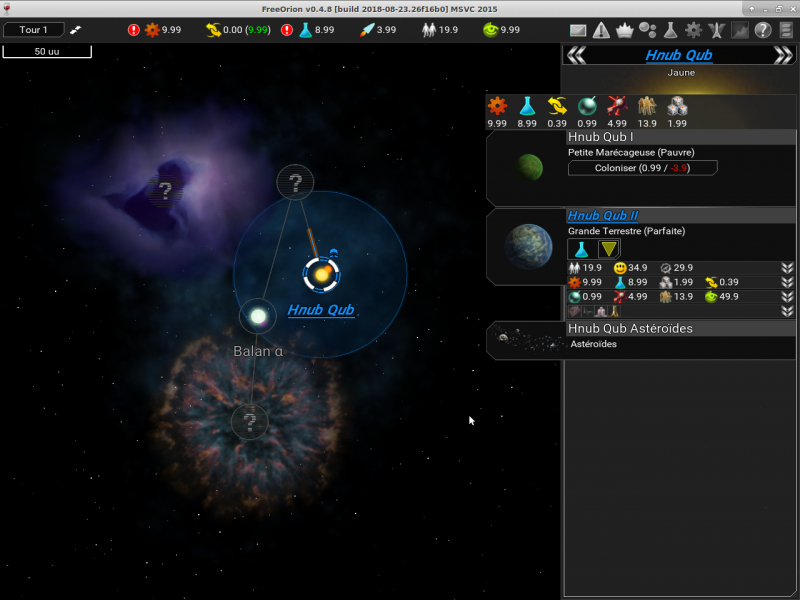Click the Tour 1 end turn button
The height and width of the screenshot is (600, 800).
33,30
